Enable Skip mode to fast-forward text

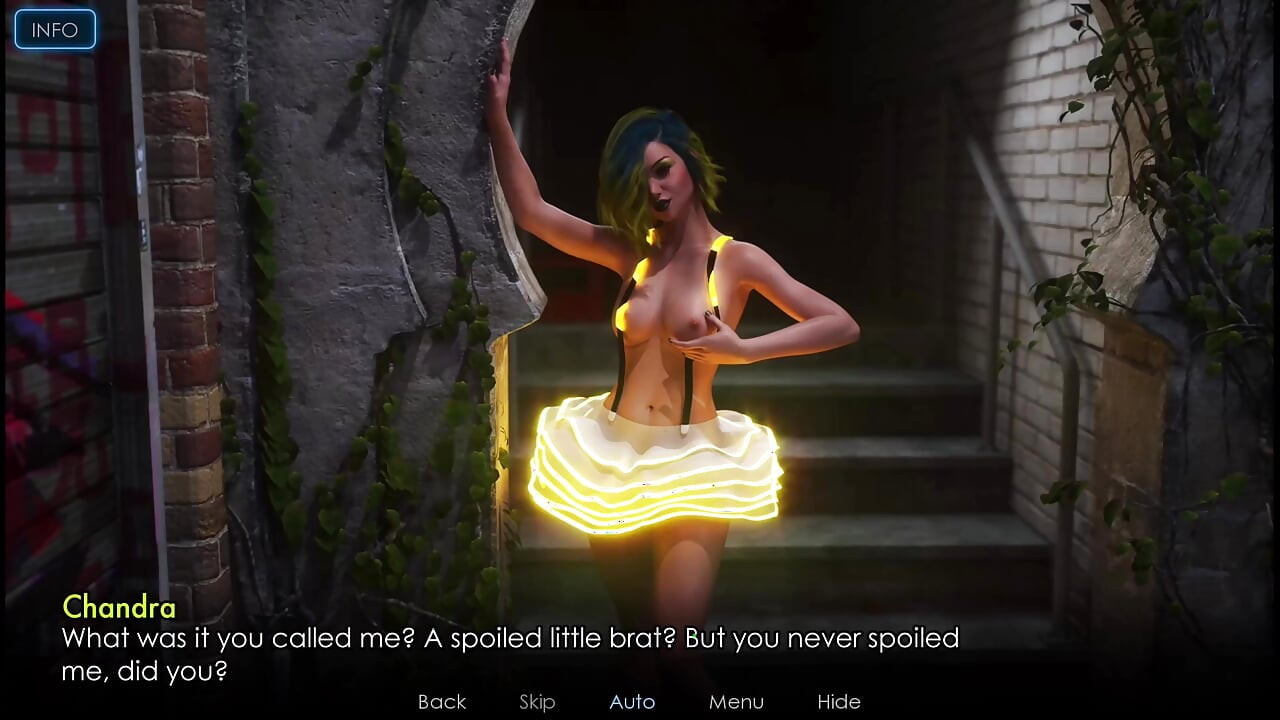536,701
